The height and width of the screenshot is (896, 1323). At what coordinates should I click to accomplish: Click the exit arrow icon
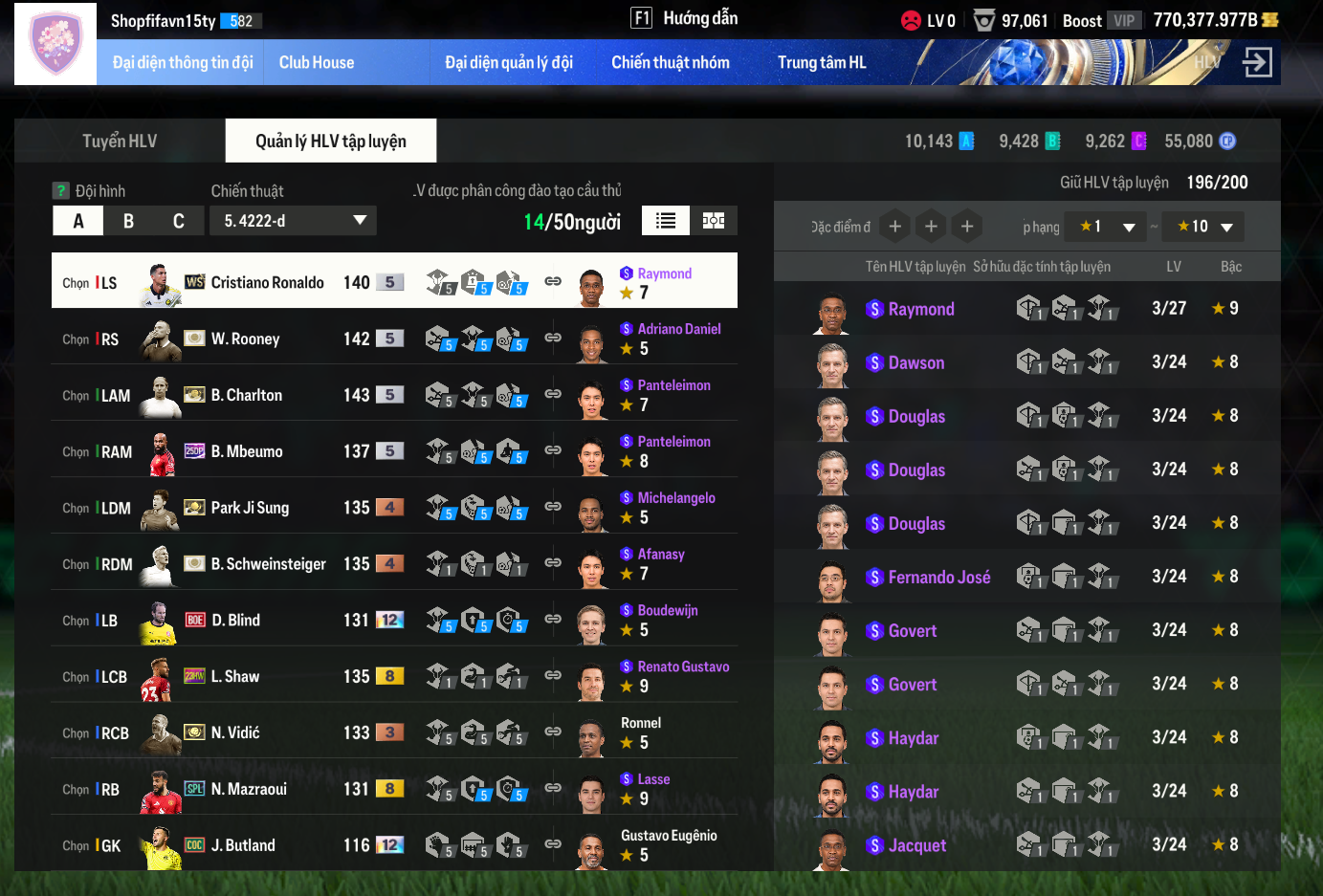(1257, 63)
